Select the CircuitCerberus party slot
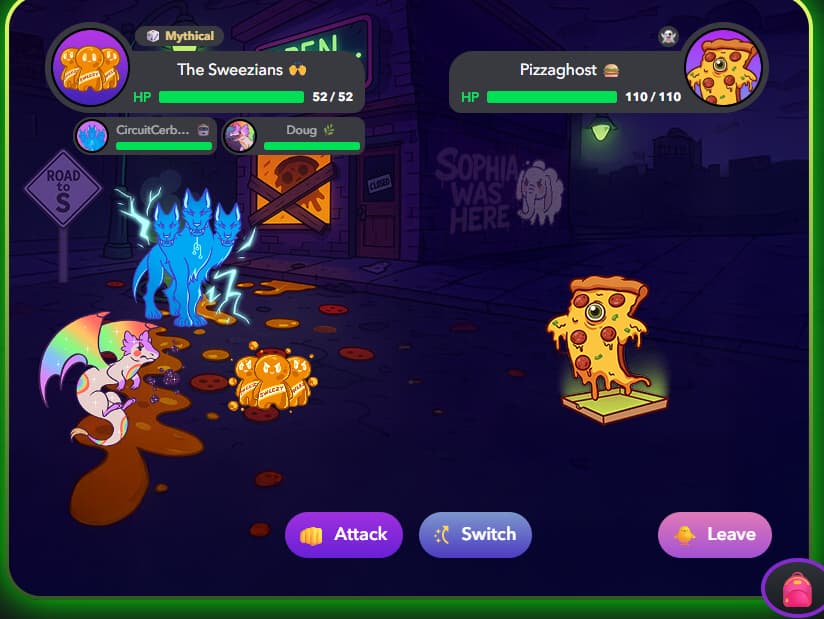Screen dimensions: 824x619 (x=146, y=136)
